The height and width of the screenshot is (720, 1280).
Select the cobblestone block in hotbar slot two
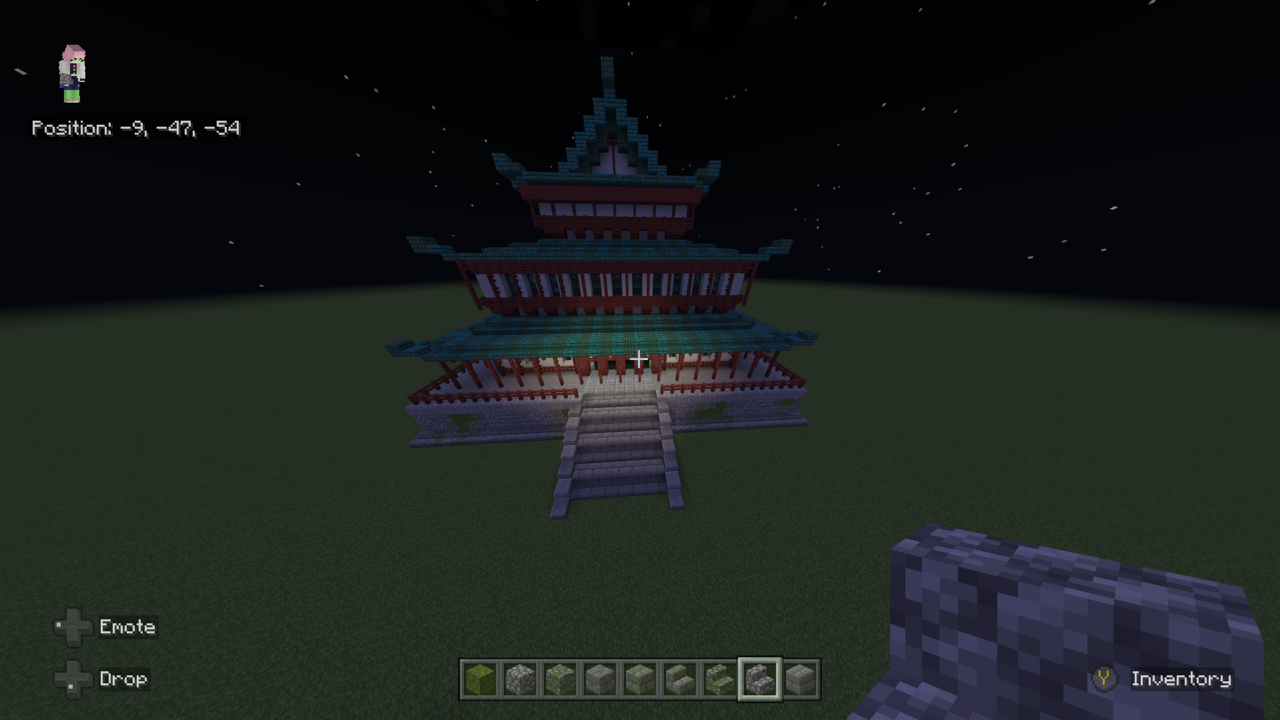pos(520,679)
